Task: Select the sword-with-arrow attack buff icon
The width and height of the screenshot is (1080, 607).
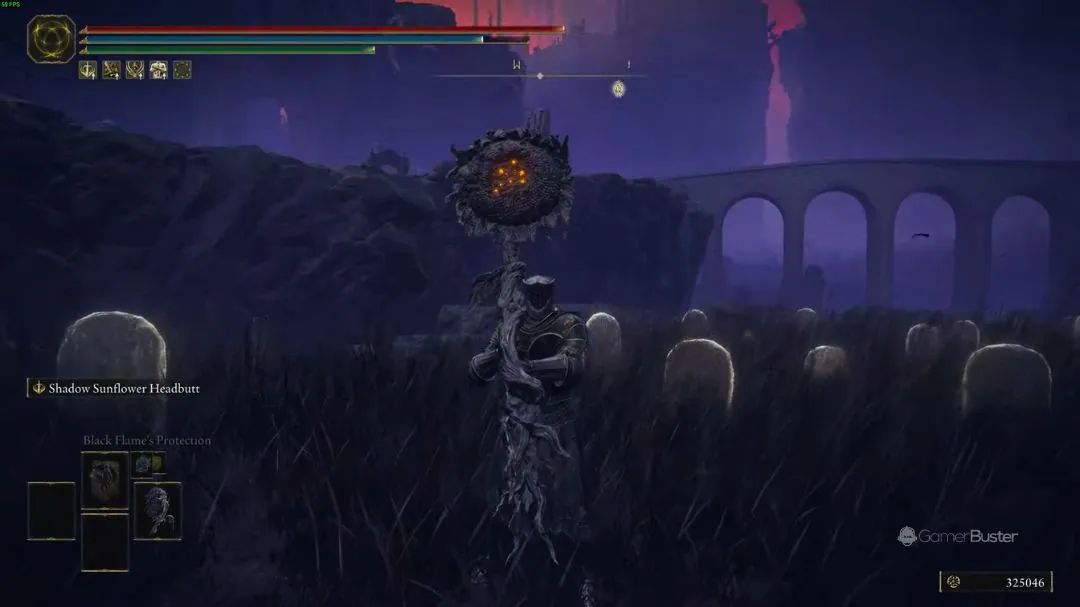Action: pyautogui.click(x=88, y=70)
